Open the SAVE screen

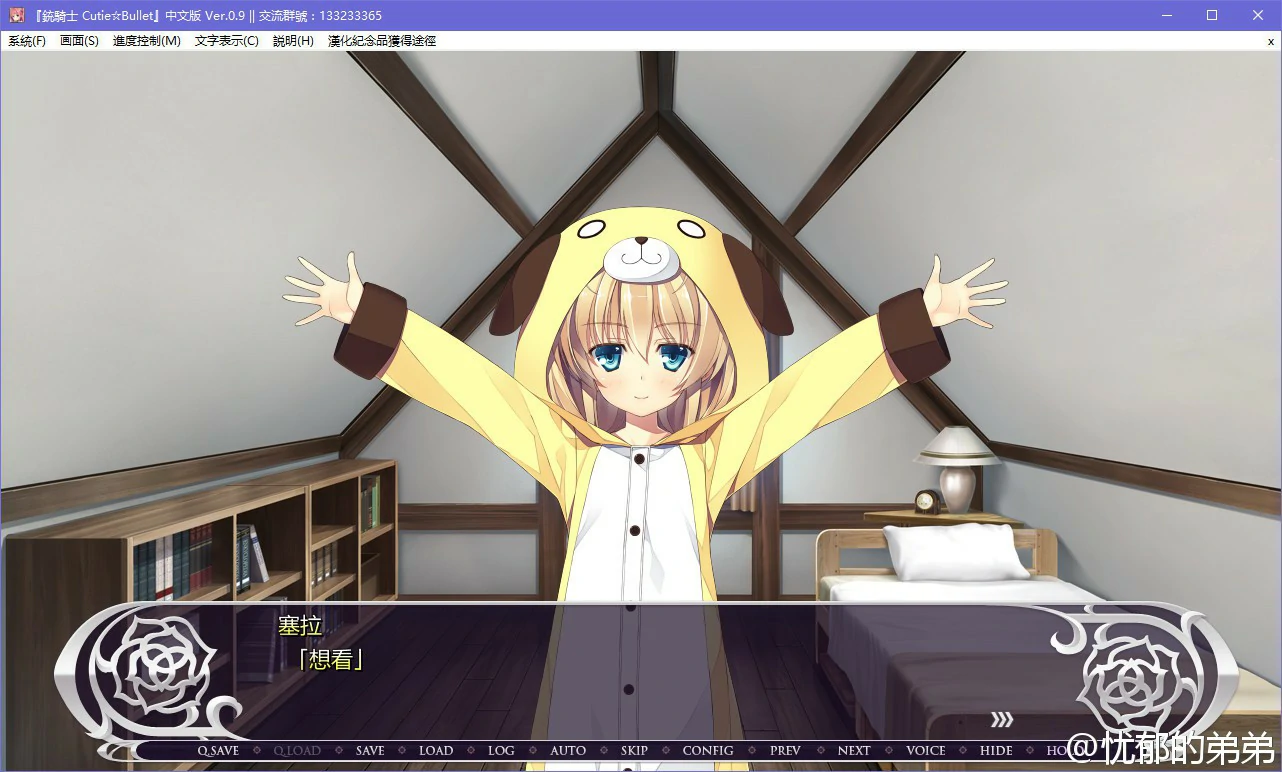pyautogui.click(x=369, y=750)
